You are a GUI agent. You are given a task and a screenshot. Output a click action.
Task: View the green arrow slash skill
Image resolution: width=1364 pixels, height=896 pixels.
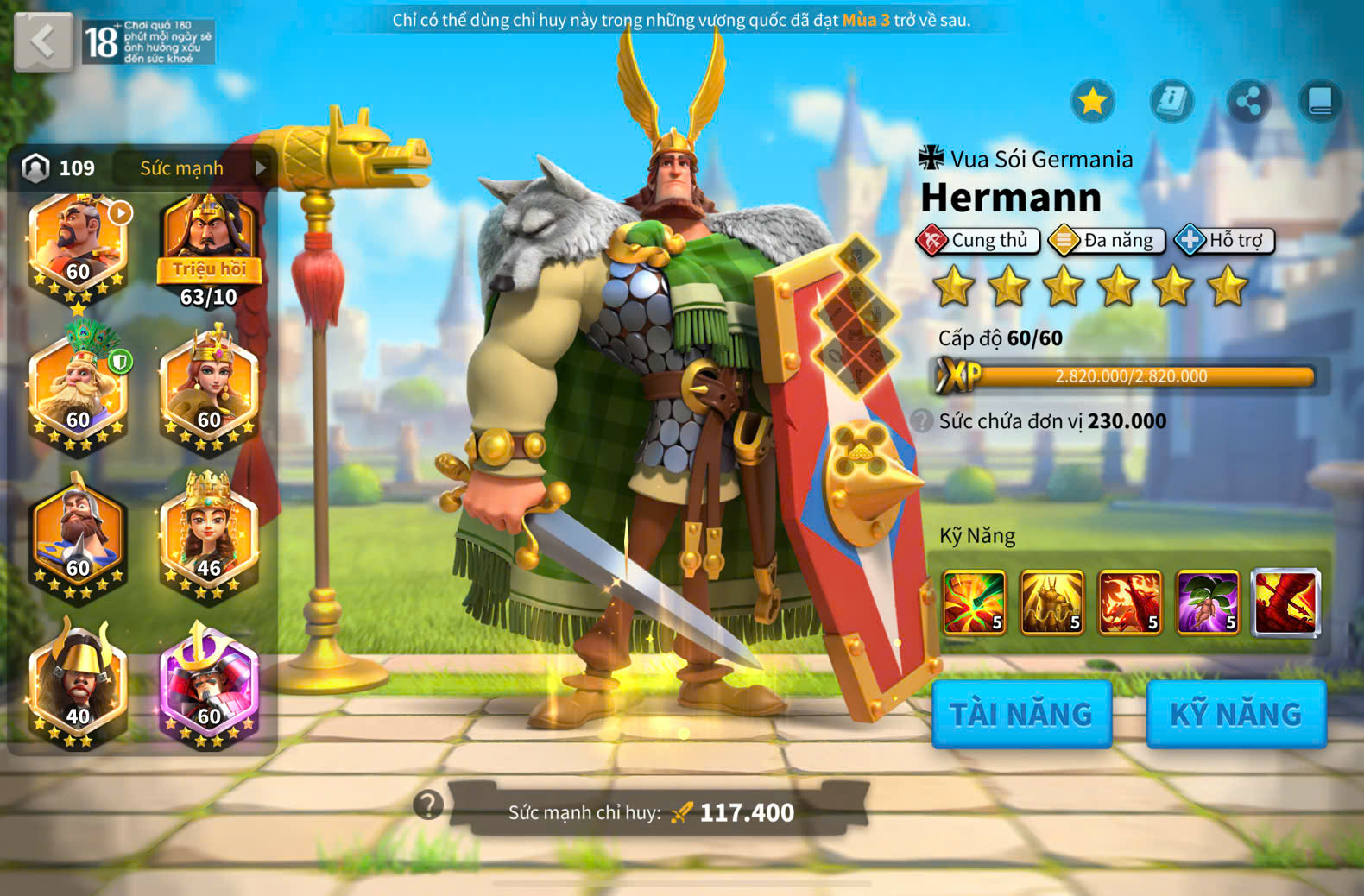[974, 602]
